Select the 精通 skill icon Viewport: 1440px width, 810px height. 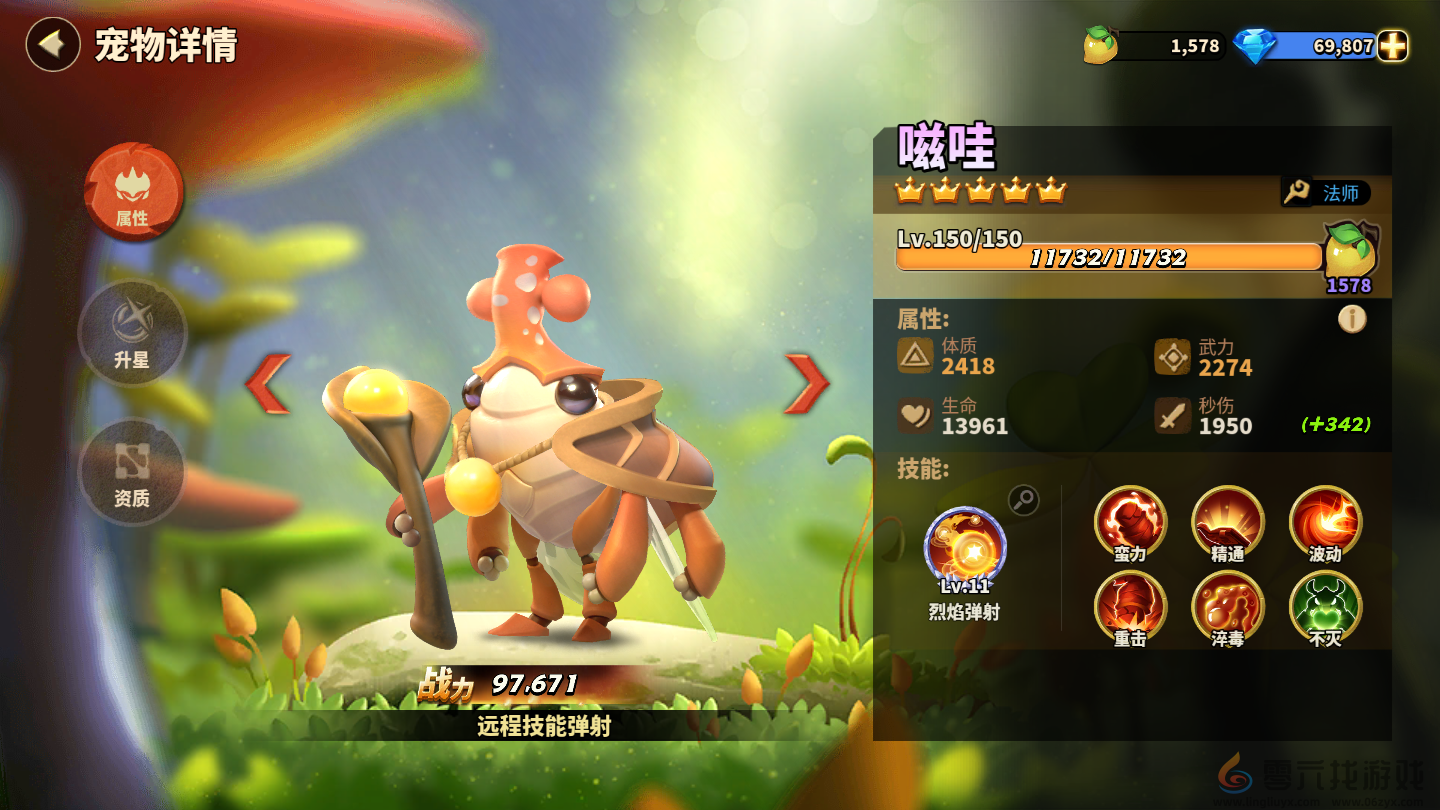click(1227, 521)
